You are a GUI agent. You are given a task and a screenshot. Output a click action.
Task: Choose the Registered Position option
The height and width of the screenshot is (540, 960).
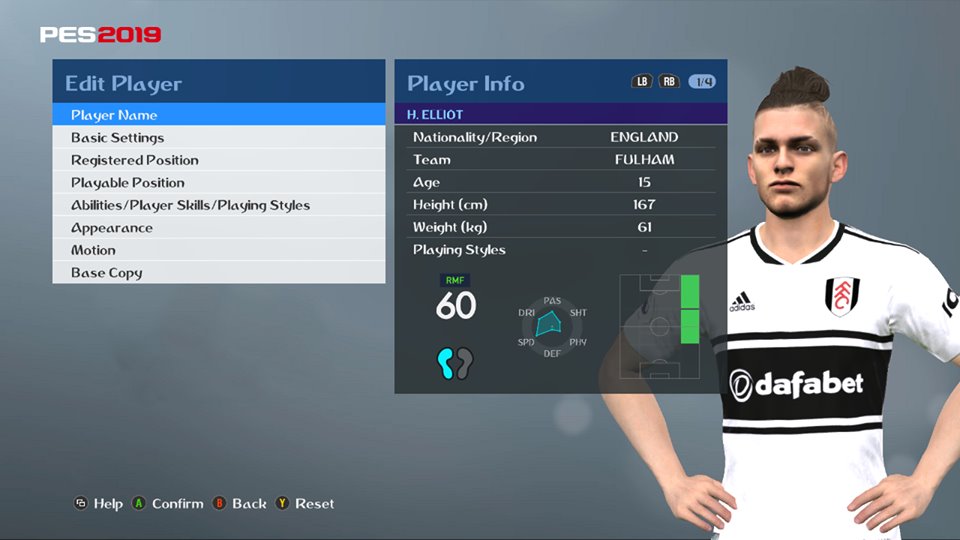(x=134, y=160)
